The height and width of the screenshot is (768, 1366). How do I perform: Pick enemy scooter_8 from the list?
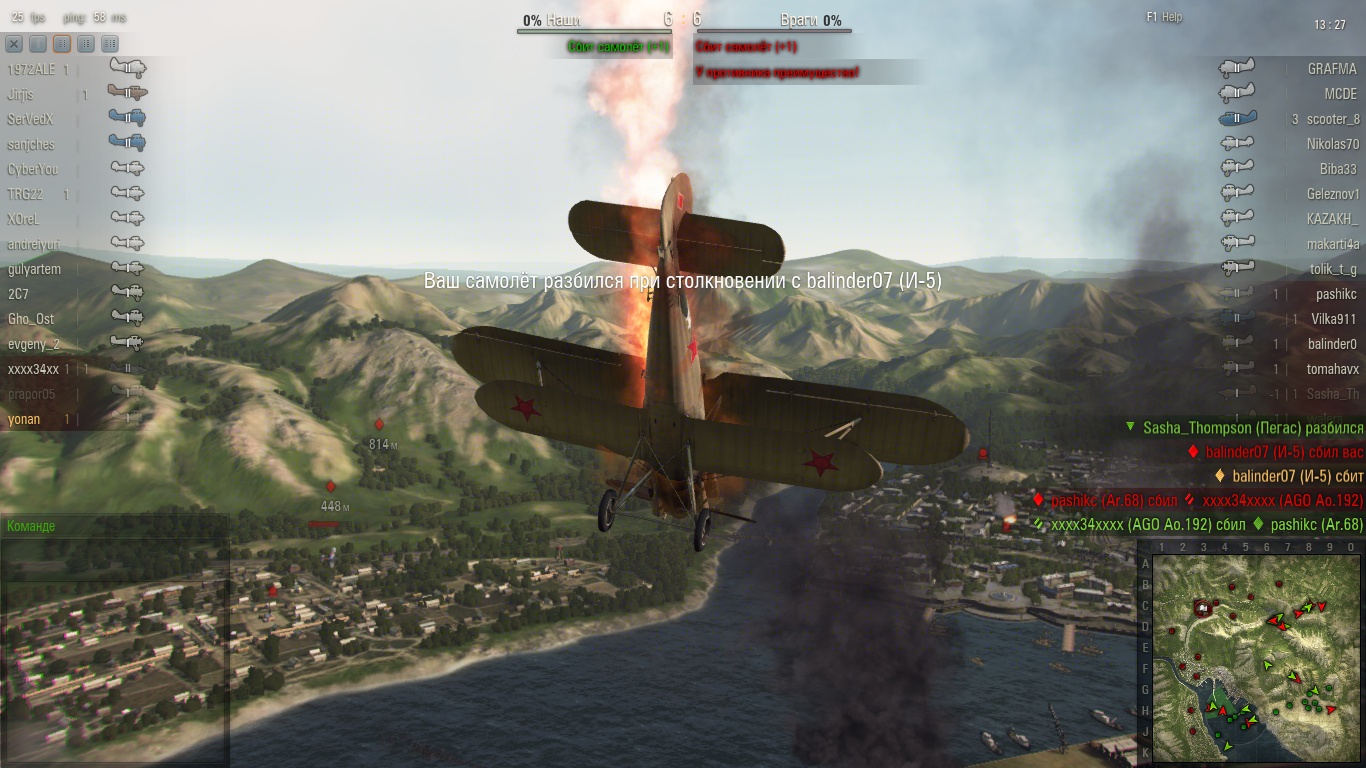click(1332, 120)
